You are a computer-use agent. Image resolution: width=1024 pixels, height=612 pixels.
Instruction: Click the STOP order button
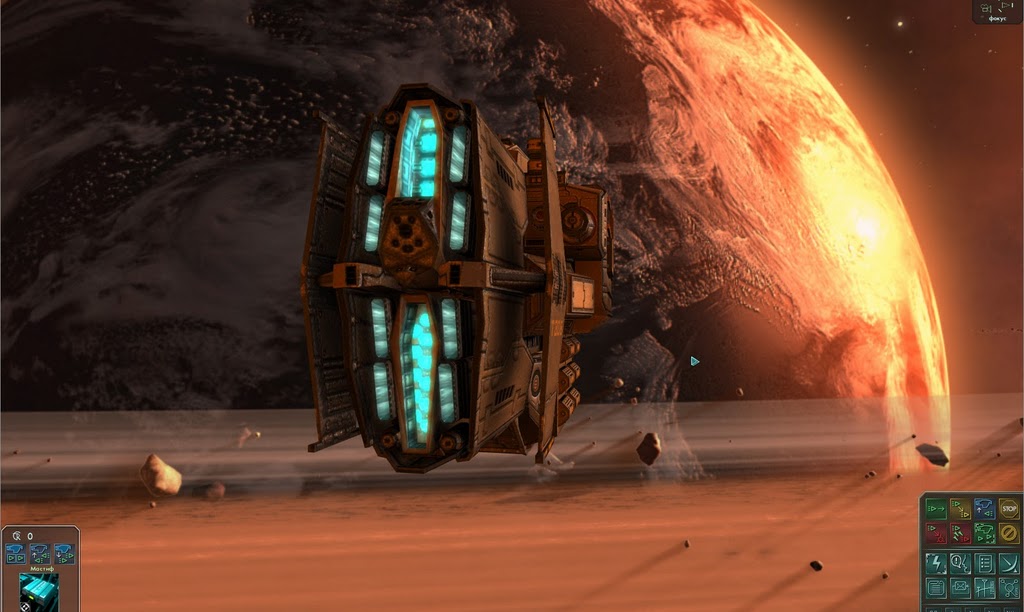coord(1008,509)
